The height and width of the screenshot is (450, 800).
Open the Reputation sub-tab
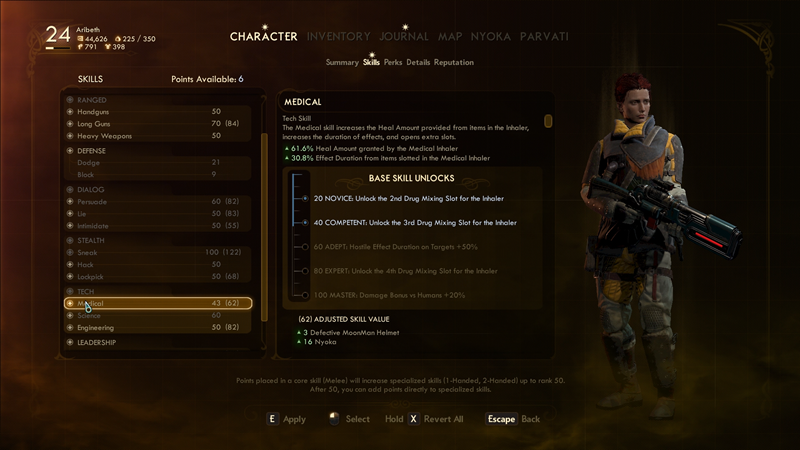(454, 62)
